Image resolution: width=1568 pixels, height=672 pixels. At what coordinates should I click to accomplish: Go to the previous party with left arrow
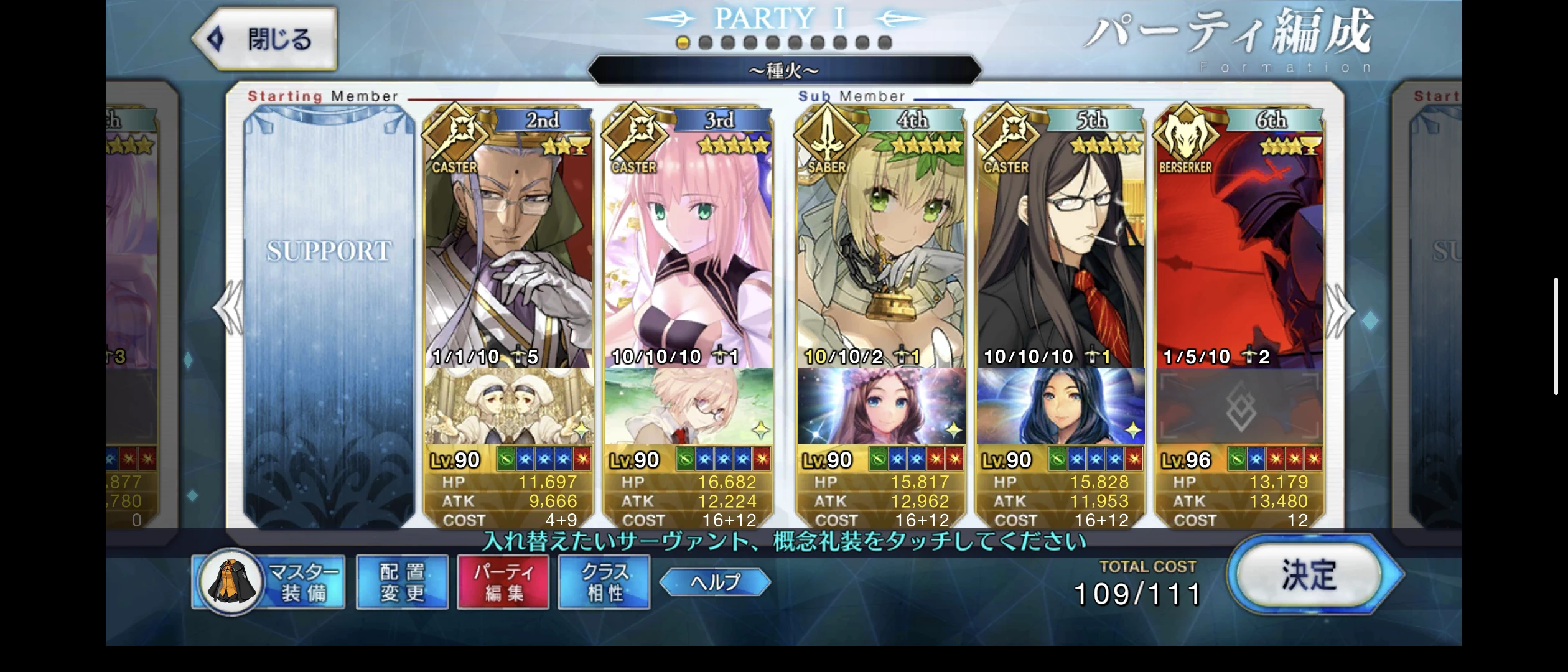click(229, 309)
